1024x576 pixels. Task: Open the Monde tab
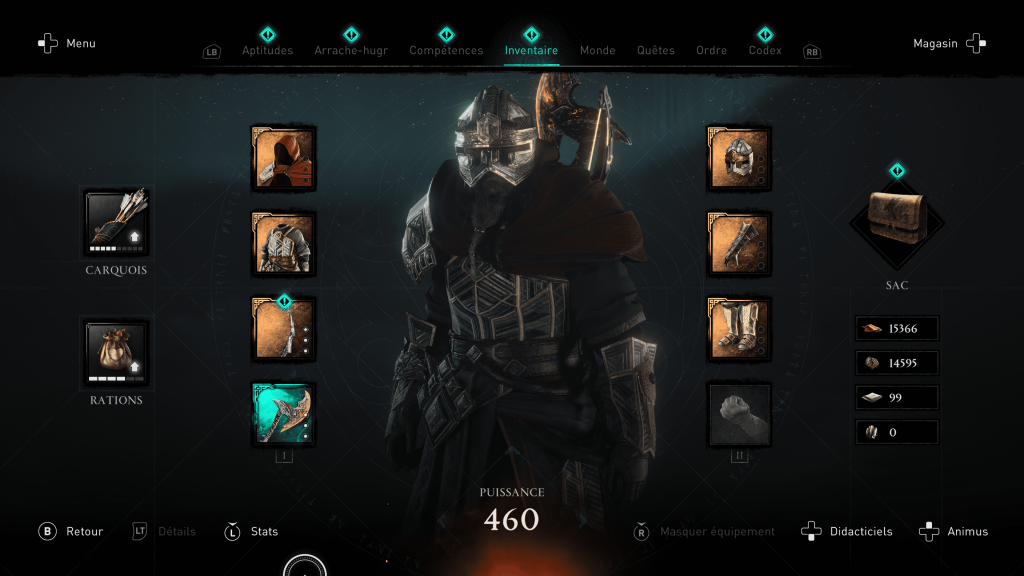tap(598, 50)
